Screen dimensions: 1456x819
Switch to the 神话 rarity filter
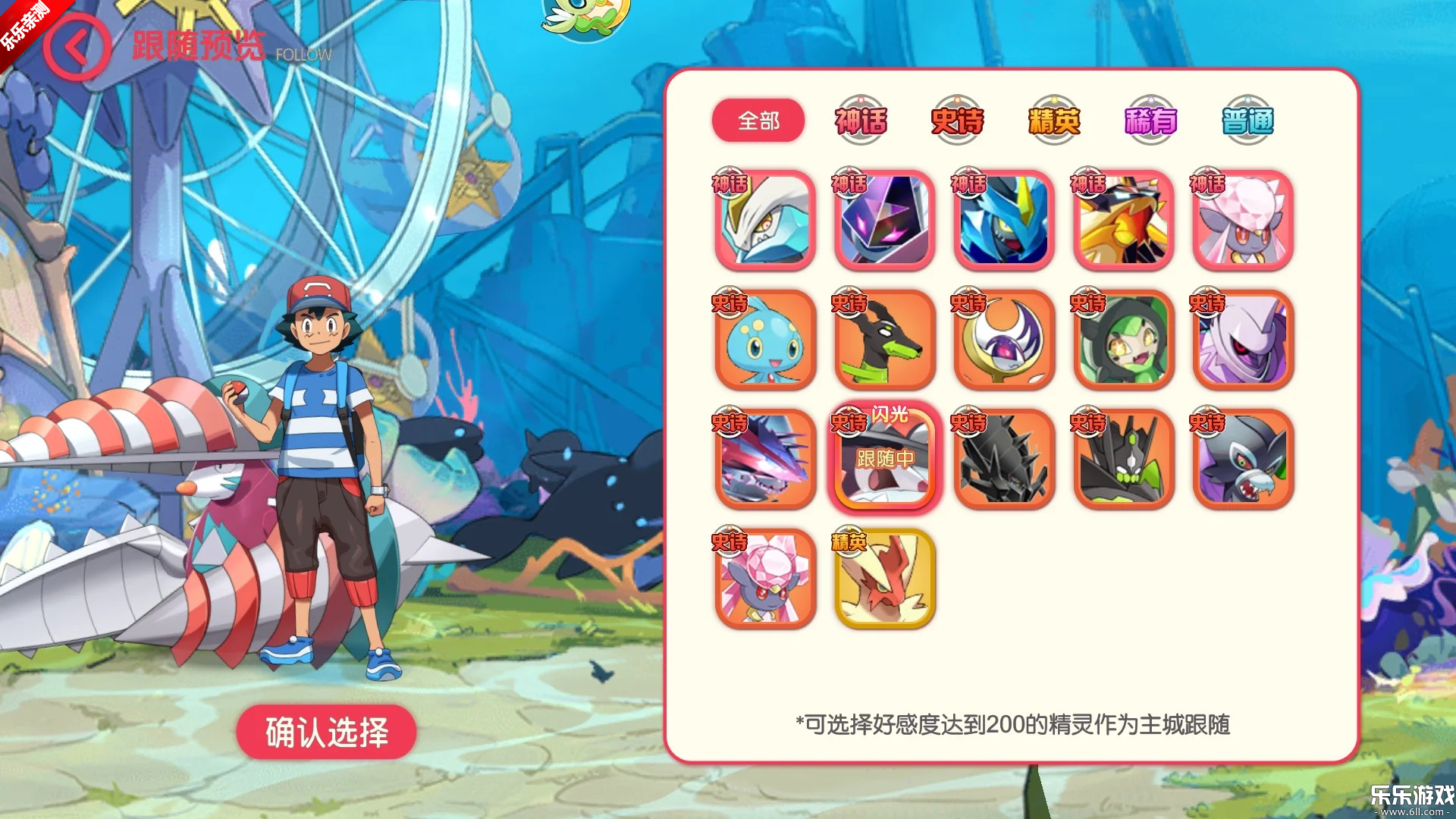[x=861, y=119]
